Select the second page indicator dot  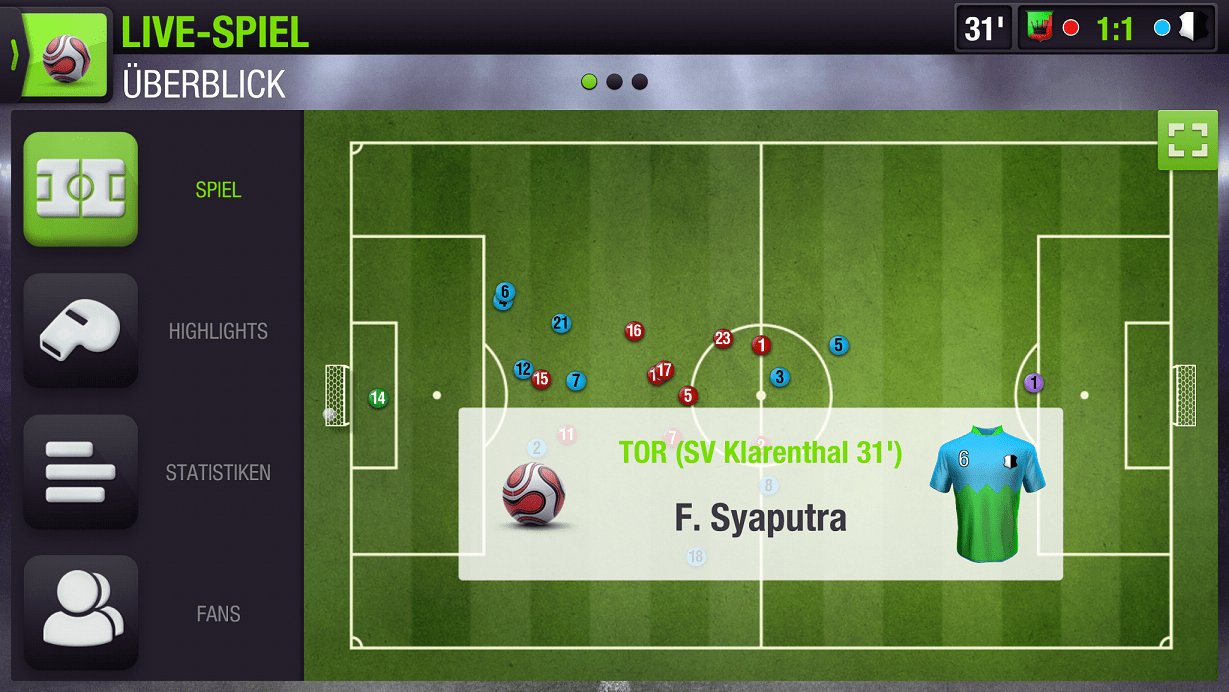[614, 82]
